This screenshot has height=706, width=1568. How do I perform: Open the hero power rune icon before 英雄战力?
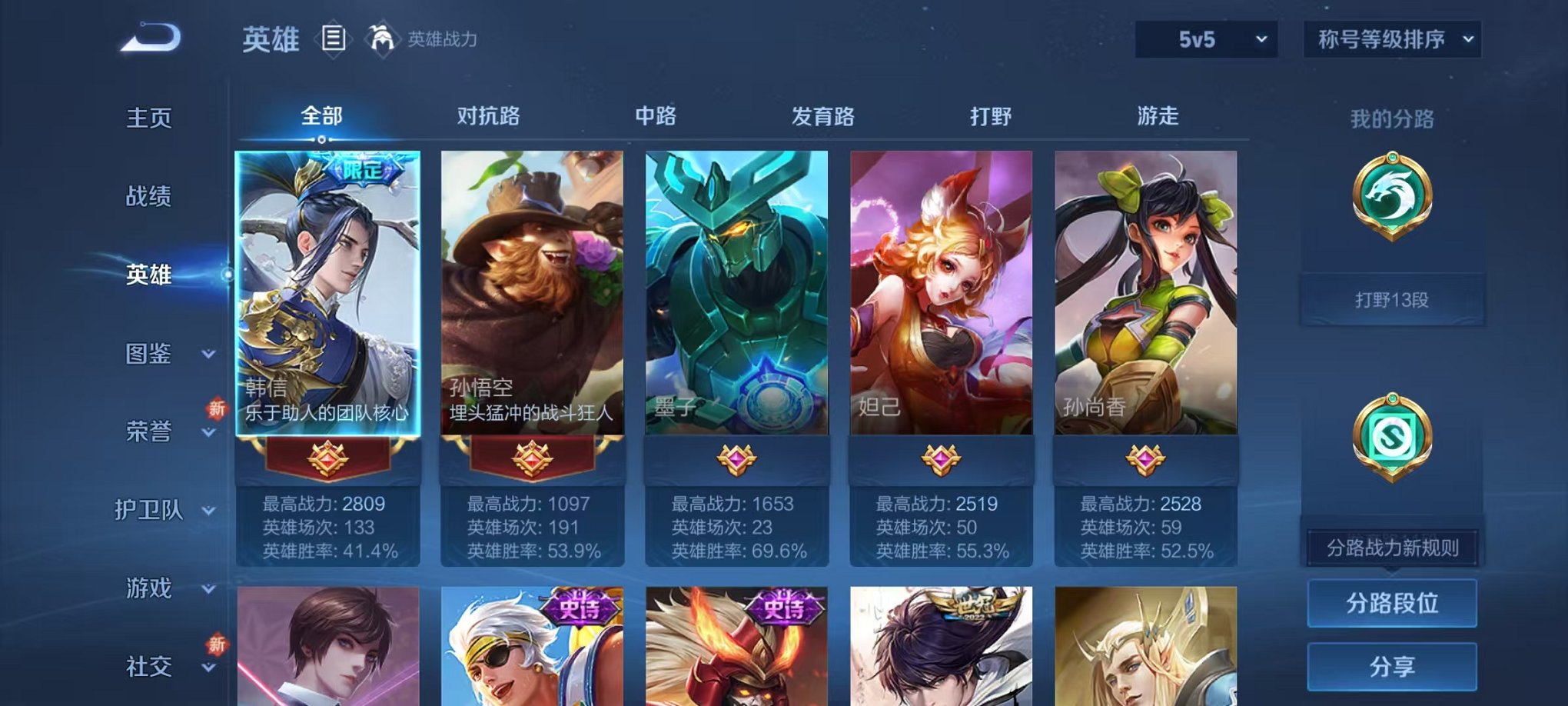(380, 35)
